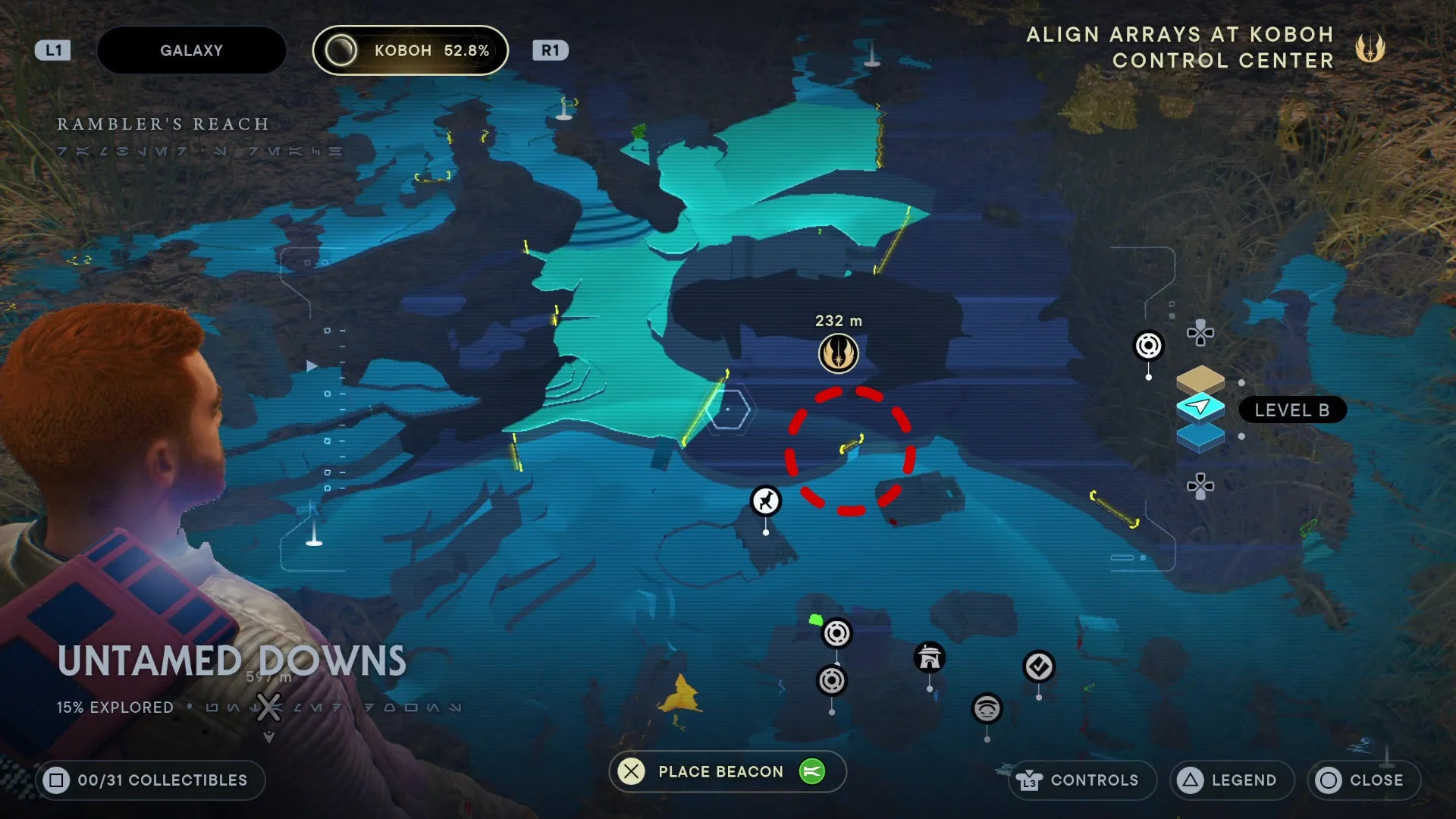Screen dimensions: 1456x819
Task: Select the highlighted Level B layer
Action: (x=1200, y=408)
